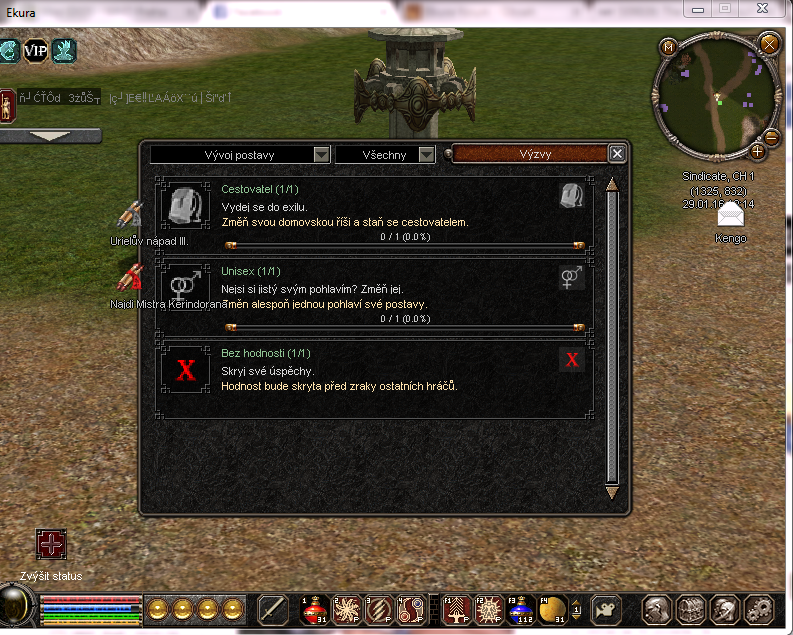Maximize the Ekura game window

(x=725, y=8)
